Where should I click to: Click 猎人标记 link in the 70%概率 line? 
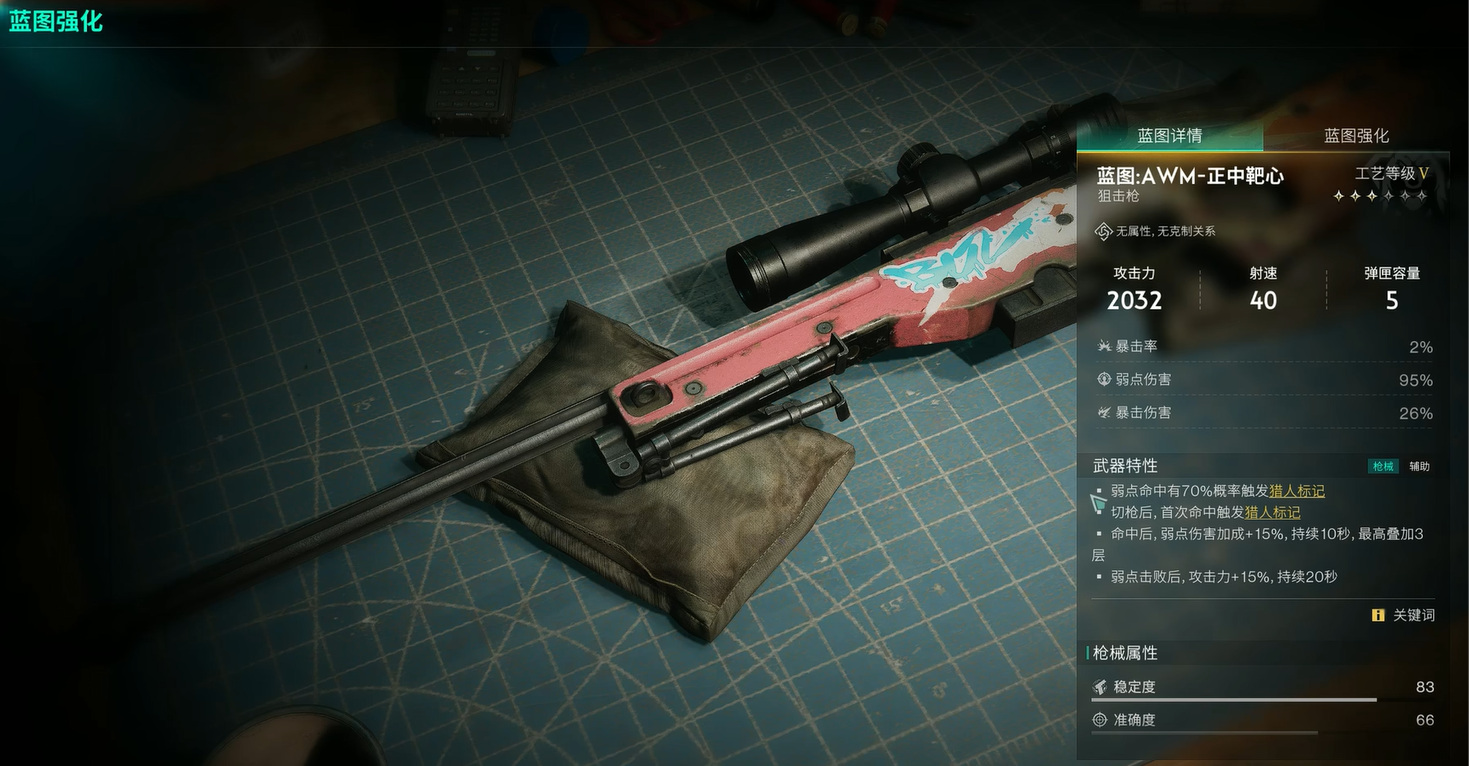coord(1296,491)
